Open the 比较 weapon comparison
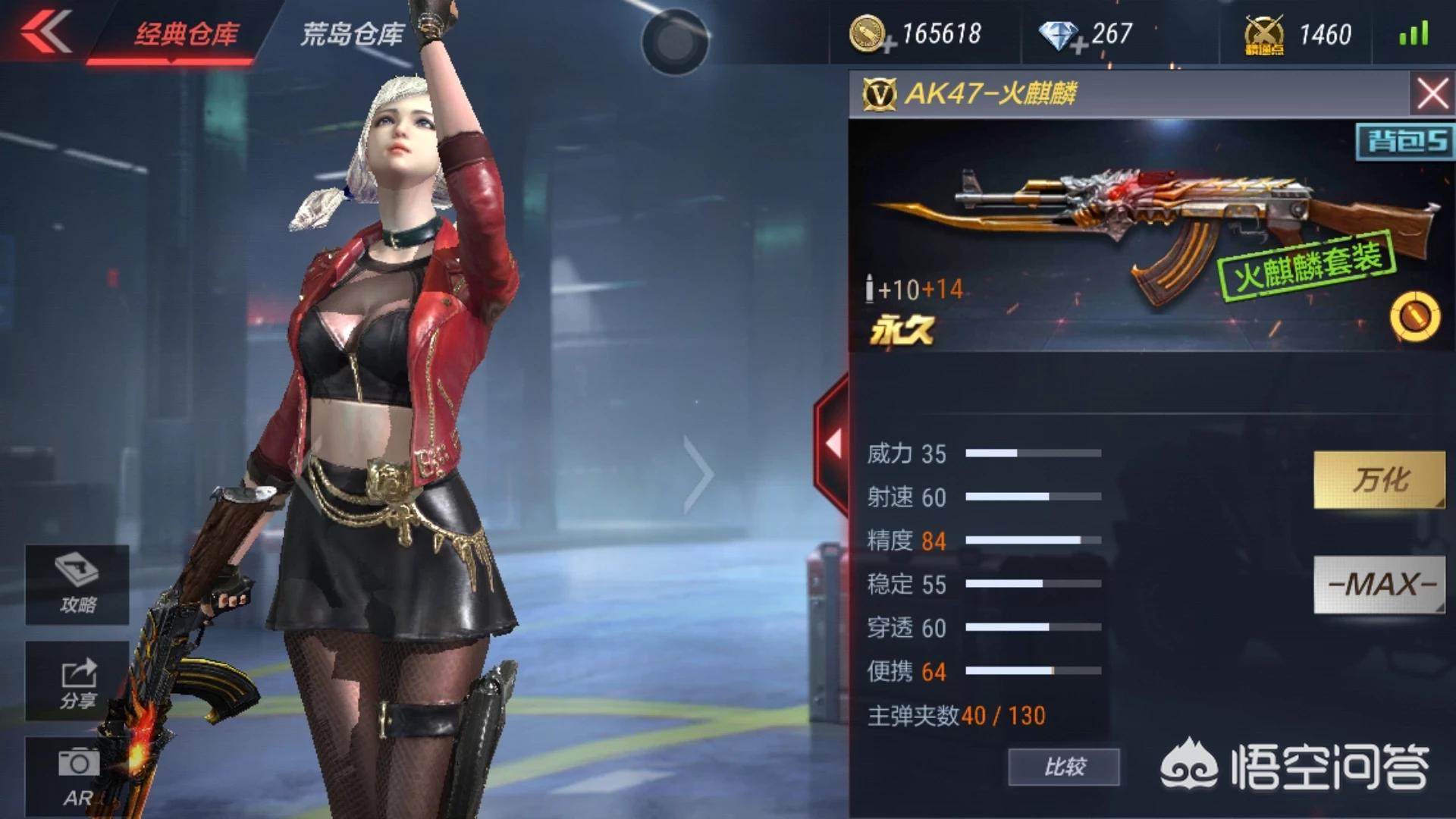The width and height of the screenshot is (1456, 819). pos(1063,767)
